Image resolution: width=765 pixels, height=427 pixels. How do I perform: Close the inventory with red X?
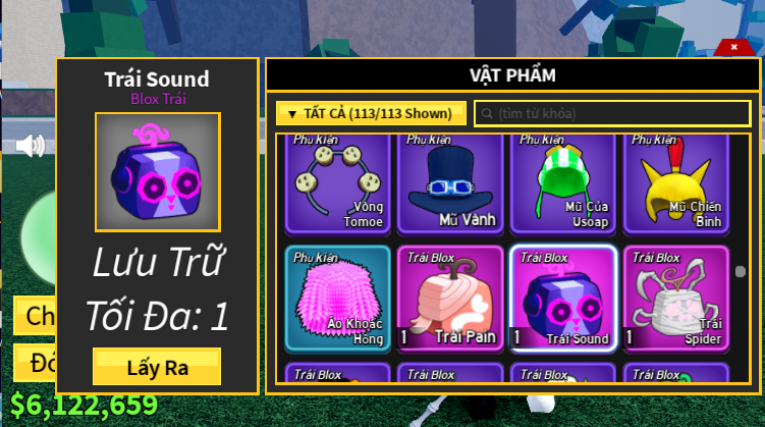(x=734, y=47)
